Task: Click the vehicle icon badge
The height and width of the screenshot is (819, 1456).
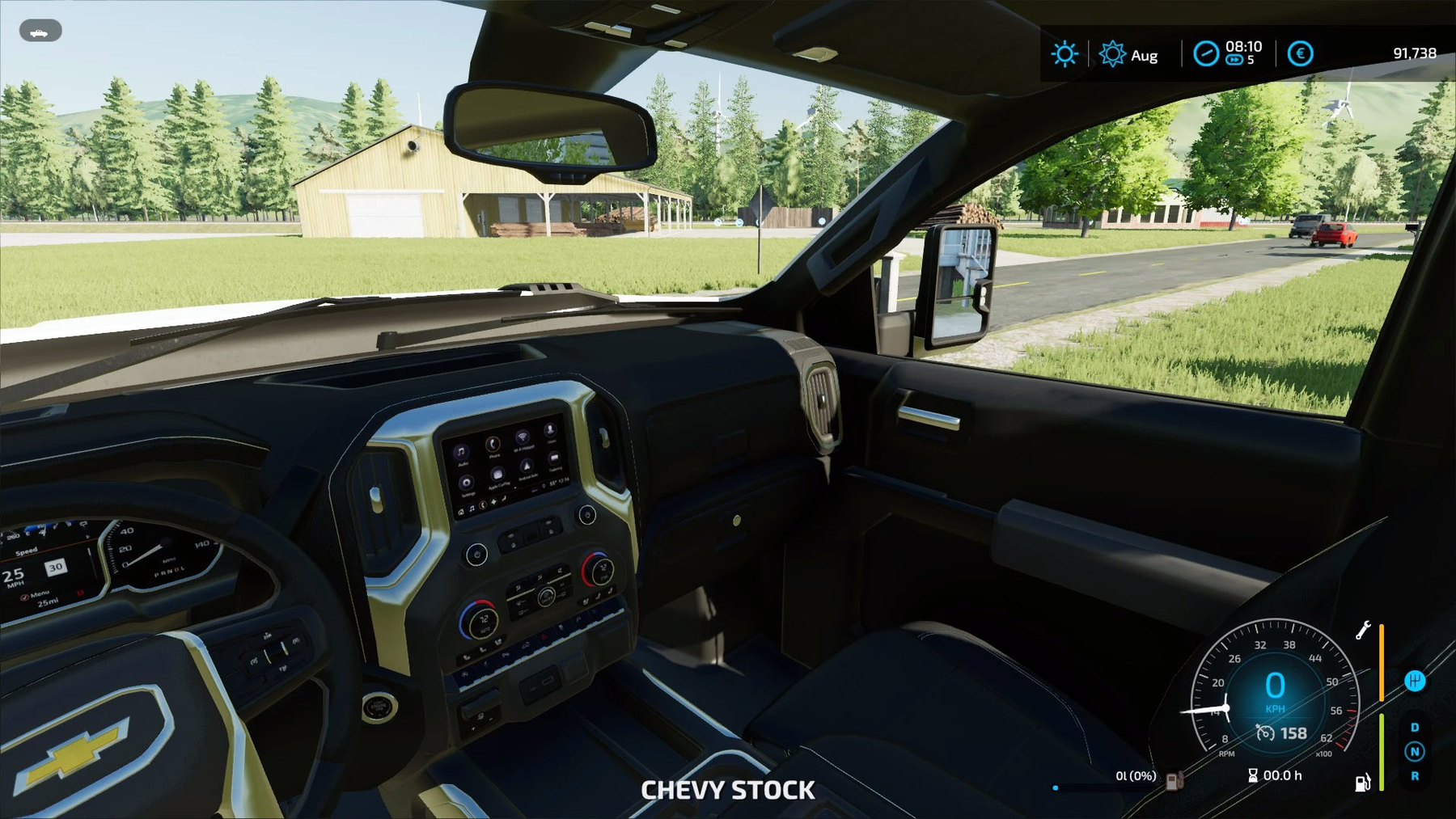Action: coord(40,32)
